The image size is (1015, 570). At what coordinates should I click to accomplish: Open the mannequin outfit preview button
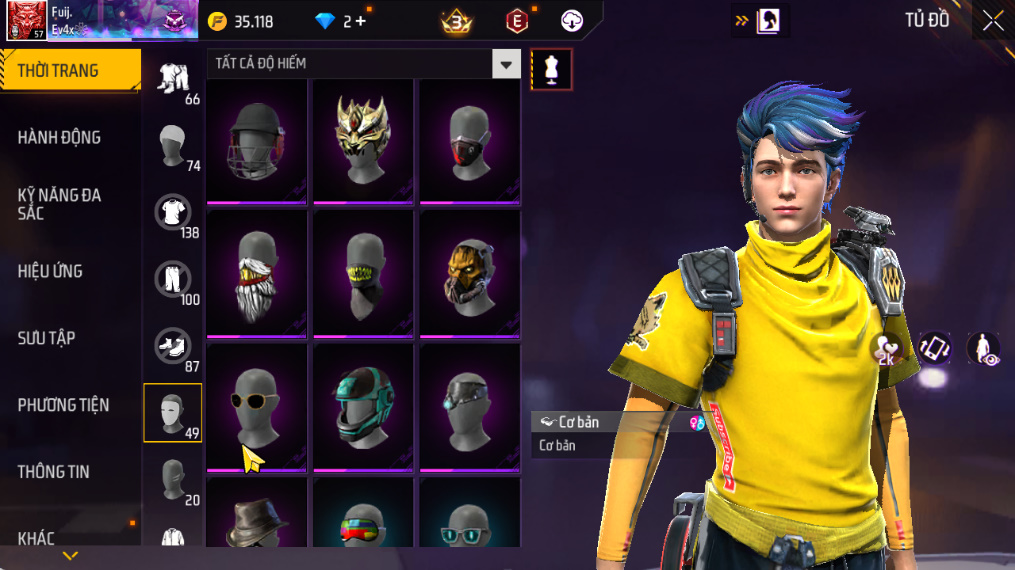click(x=551, y=69)
